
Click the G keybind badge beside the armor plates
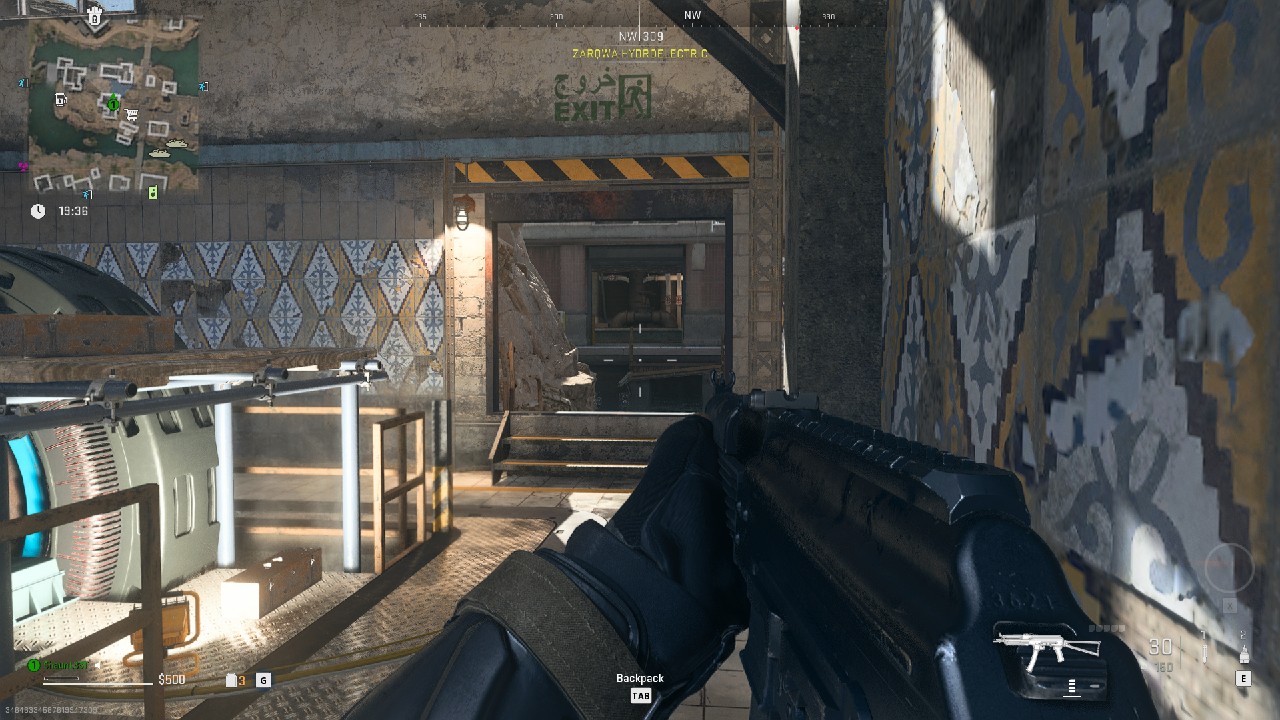pyautogui.click(x=263, y=681)
